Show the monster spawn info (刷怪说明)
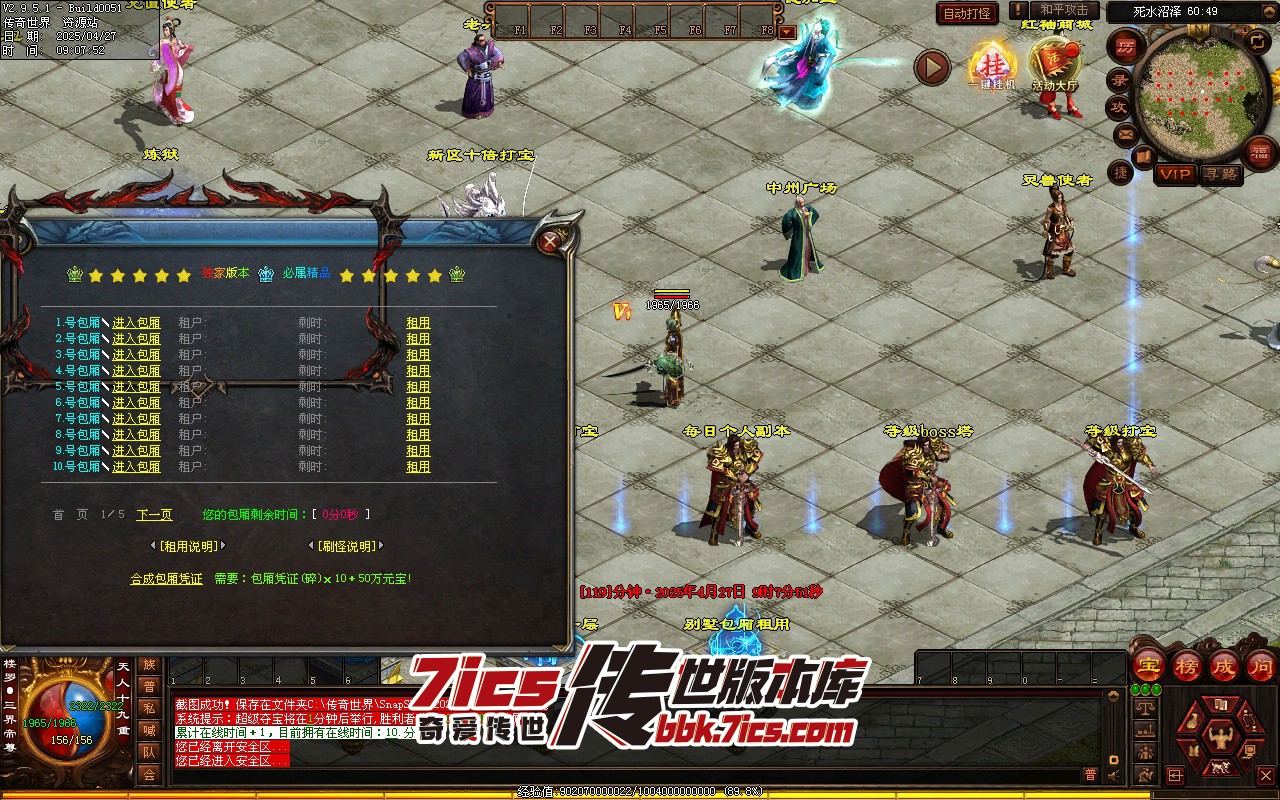 [x=346, y=547]
